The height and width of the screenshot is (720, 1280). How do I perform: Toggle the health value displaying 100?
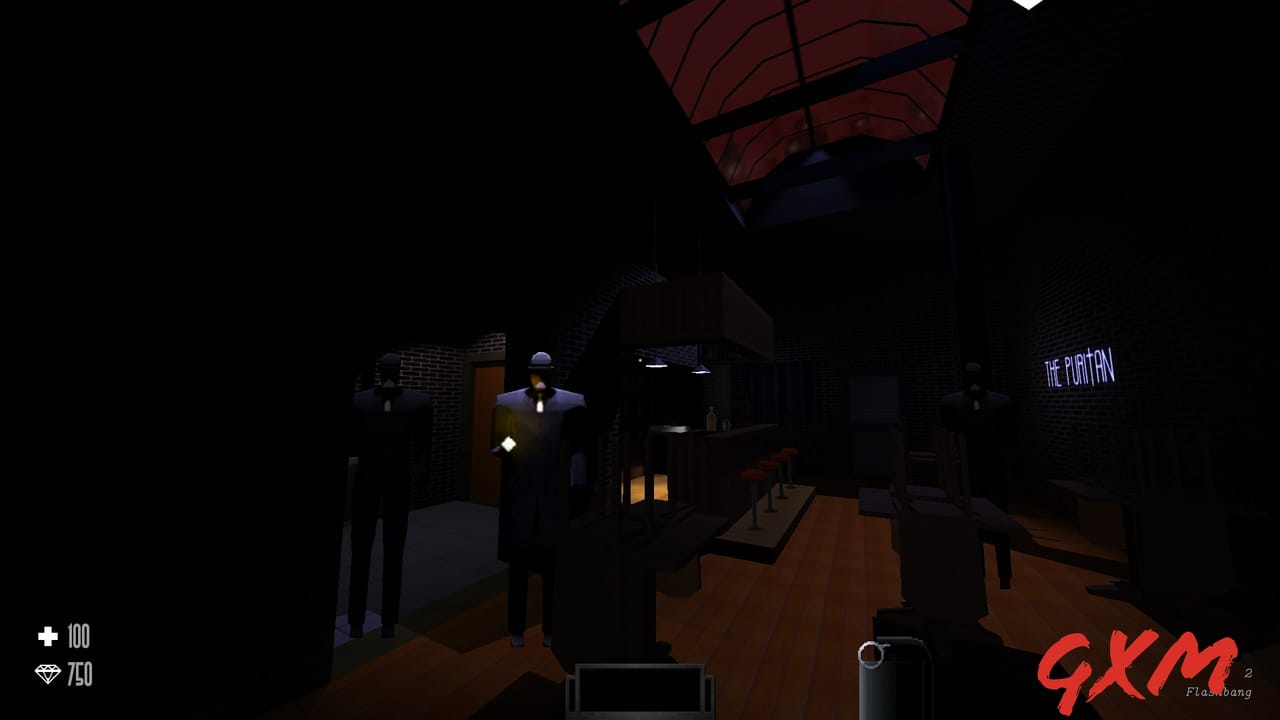[78, 638]
